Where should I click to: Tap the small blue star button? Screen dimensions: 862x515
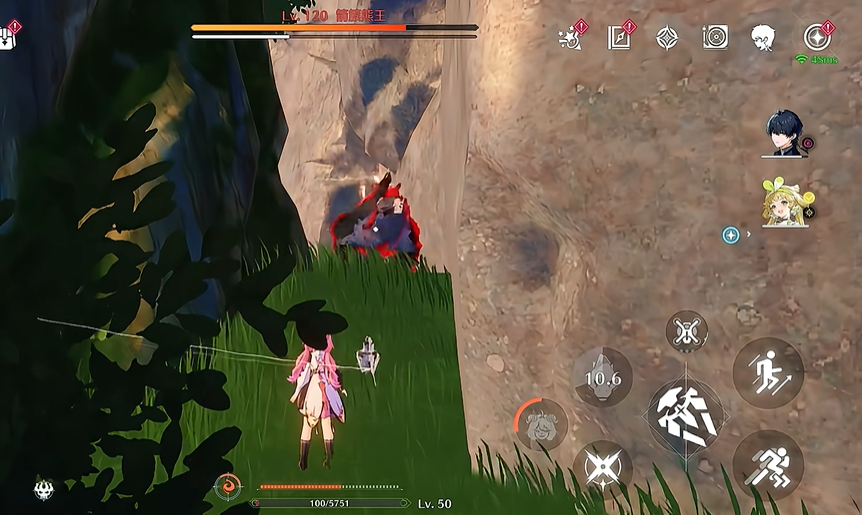731,235
